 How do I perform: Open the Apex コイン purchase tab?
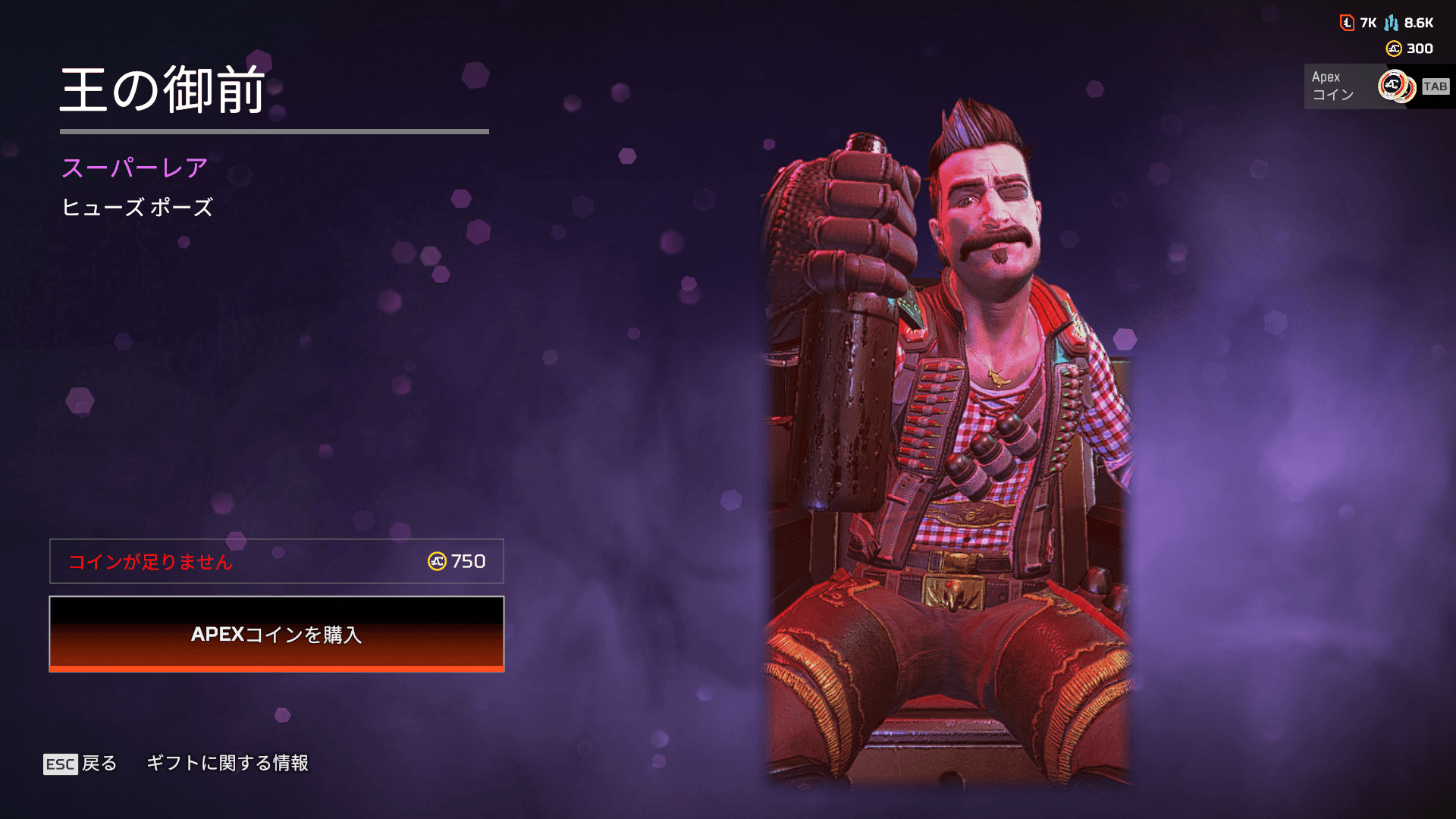tap(1376, 86)
